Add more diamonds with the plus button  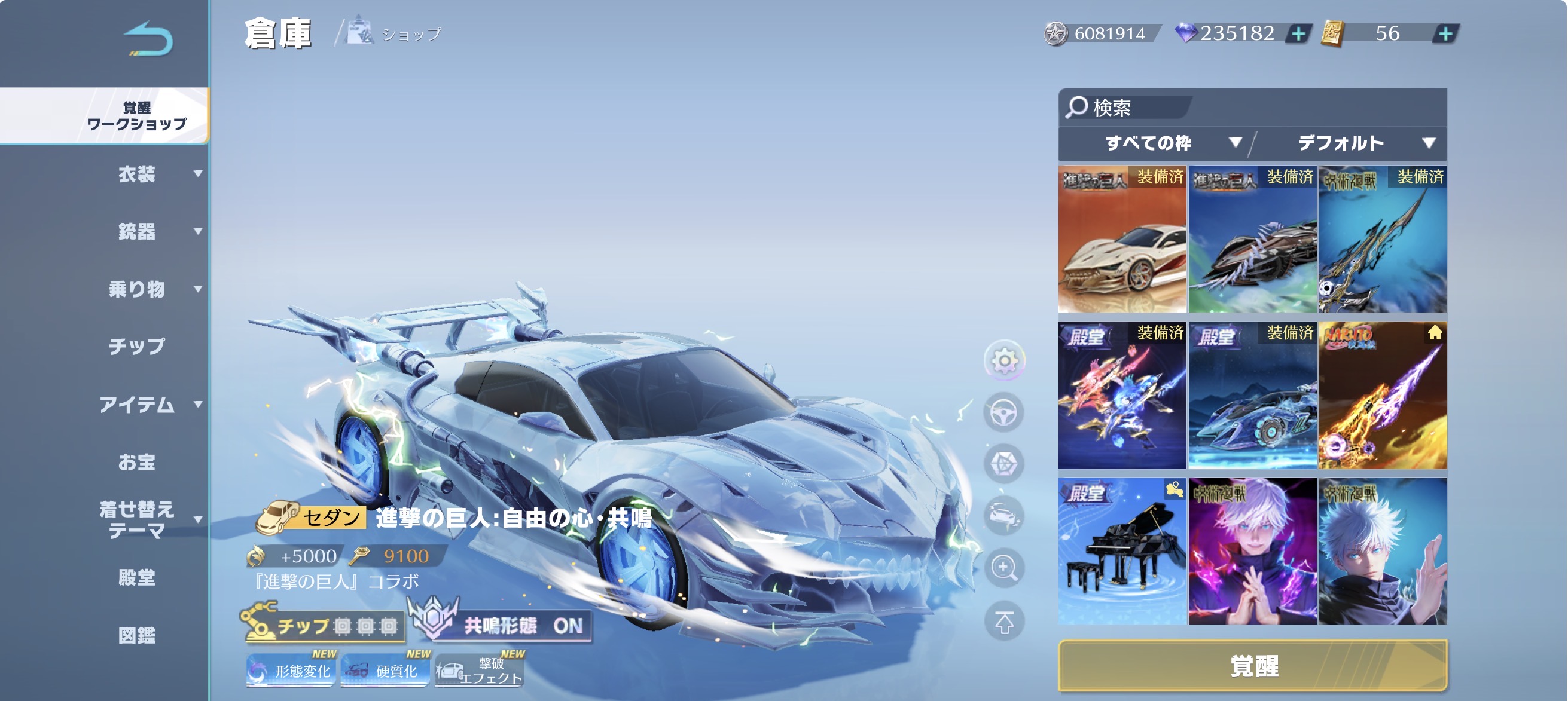1298,33
